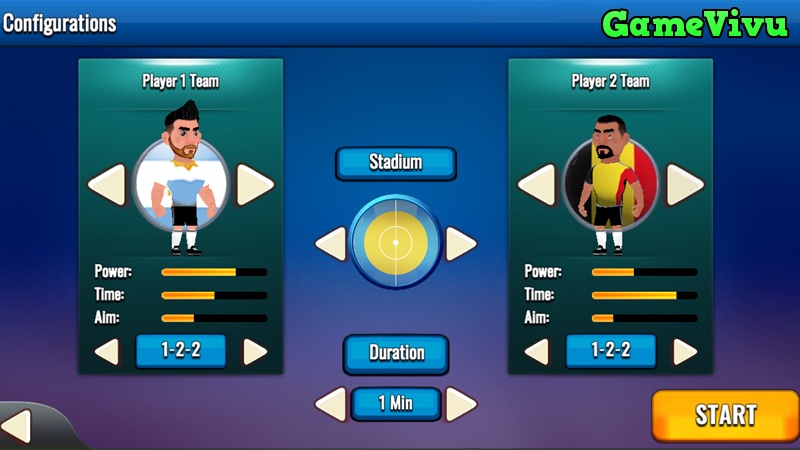Click the round yellow stadium preview
Viewport: 800px width, 450px height.
(x=396, y=243)
